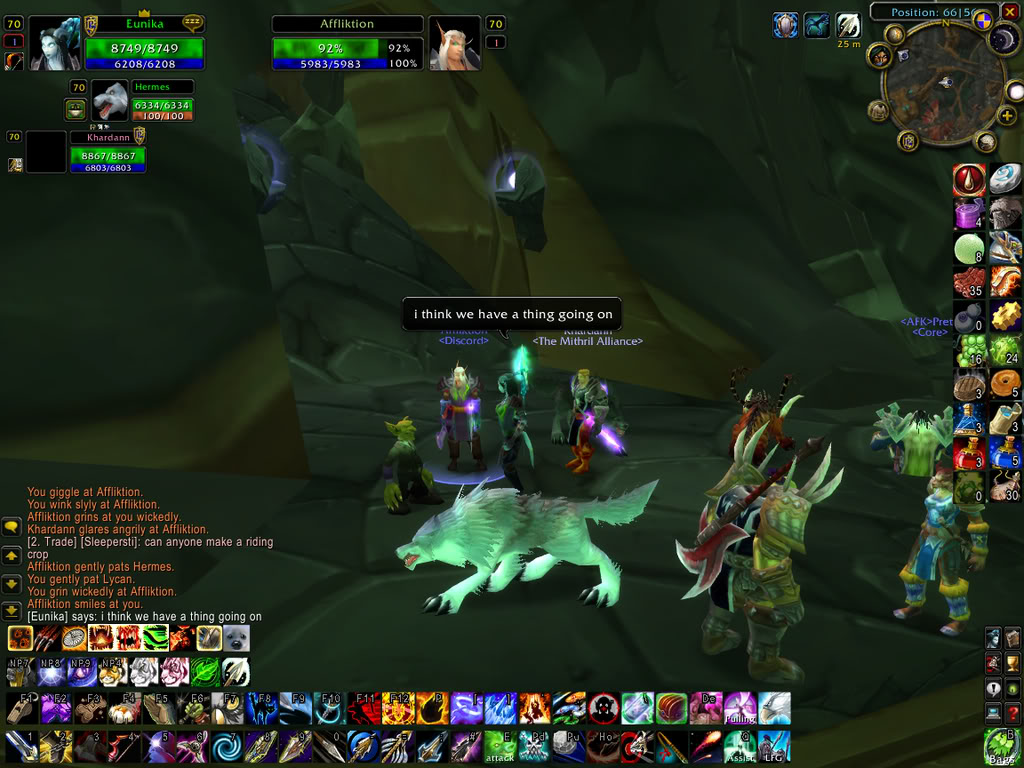Open the Bags button
This screenshot has width=1024, height=768.
pyautogui.click(x=1003, y=745)
